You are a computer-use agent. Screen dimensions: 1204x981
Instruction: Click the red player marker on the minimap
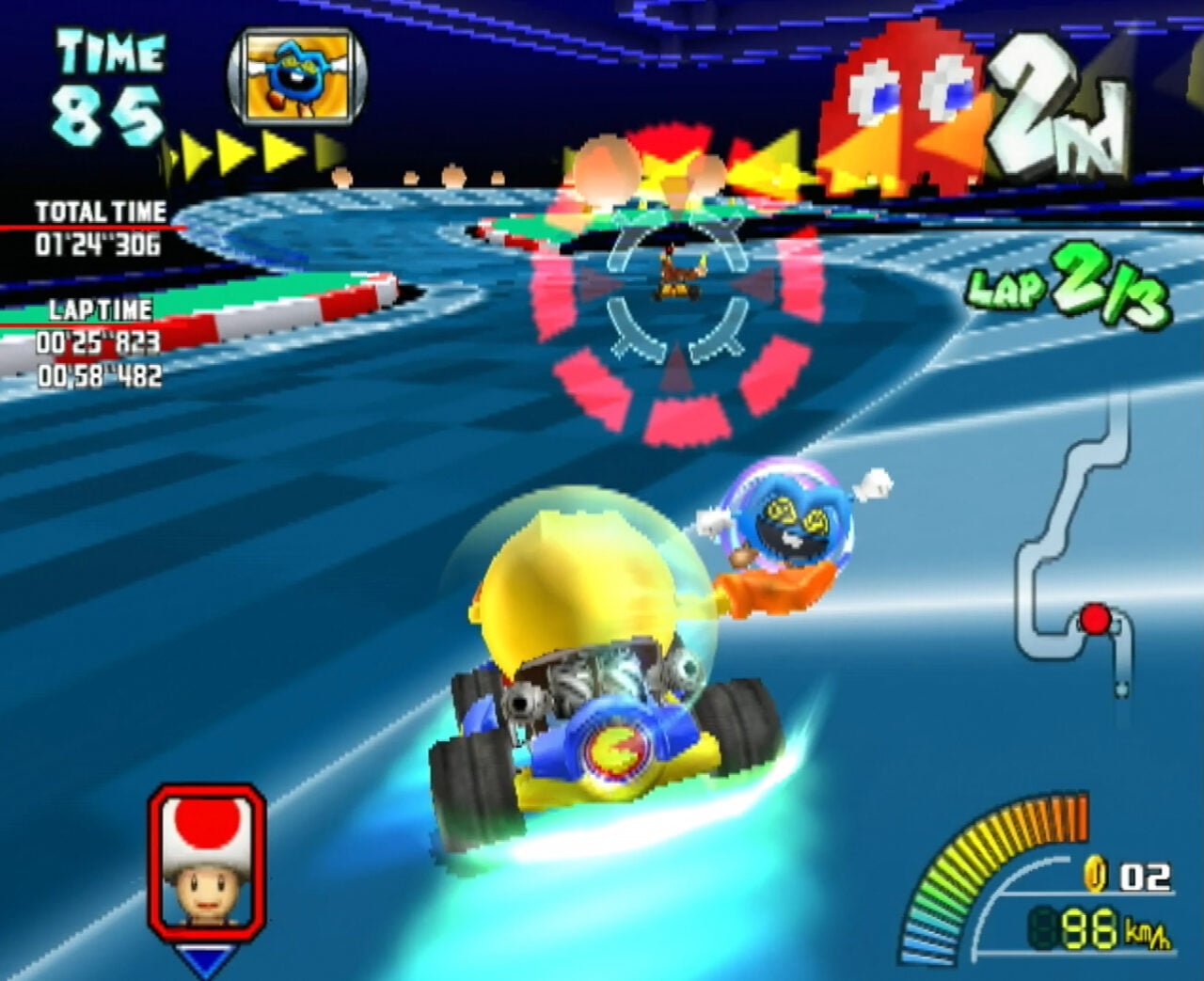tap(1094, 618)
